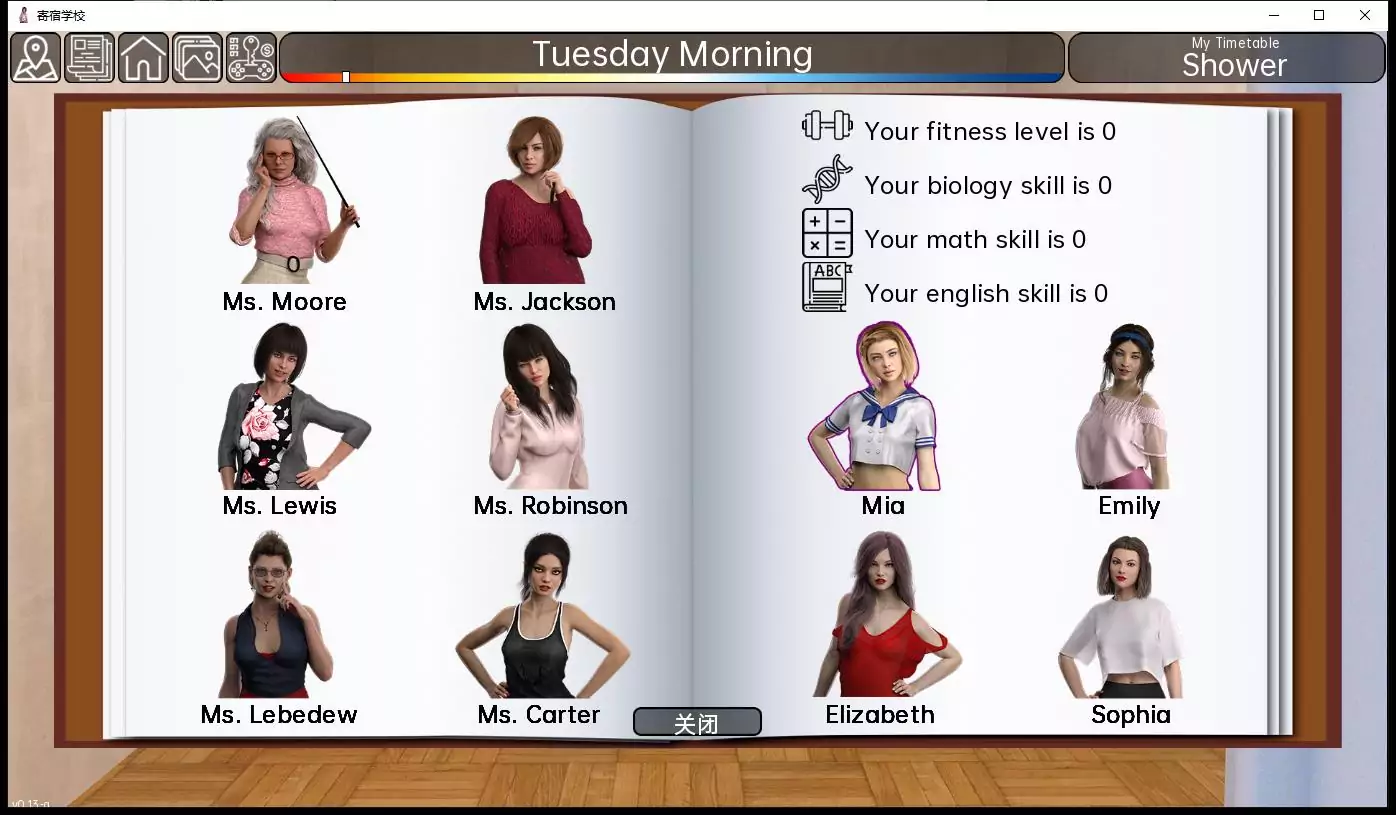Go to the home icon
This screenshot has height=815, width=1396.
pyautogui.click(x=144, y=58)
